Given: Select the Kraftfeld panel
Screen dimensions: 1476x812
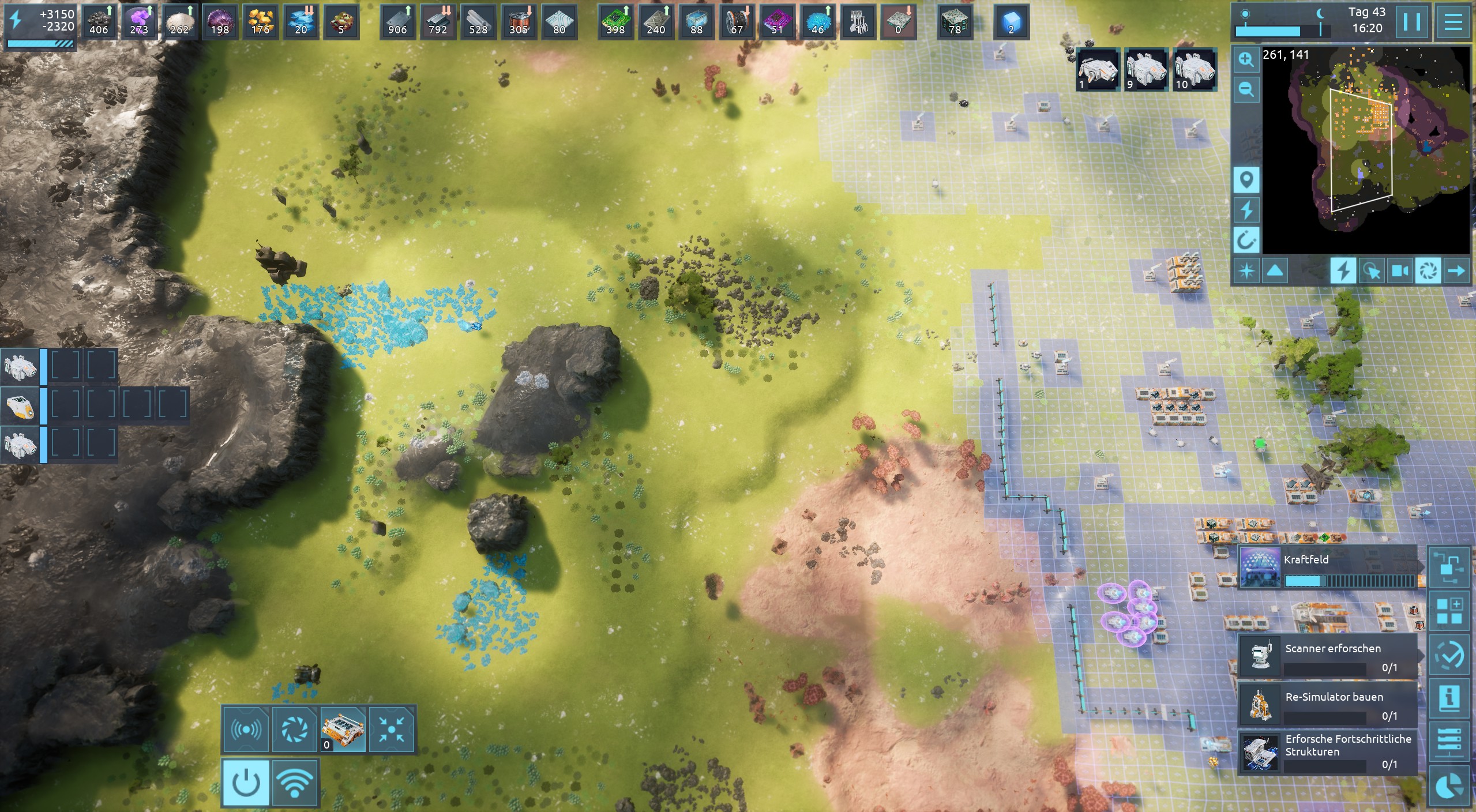Looking at the screenshot, I should [1328, 568].
